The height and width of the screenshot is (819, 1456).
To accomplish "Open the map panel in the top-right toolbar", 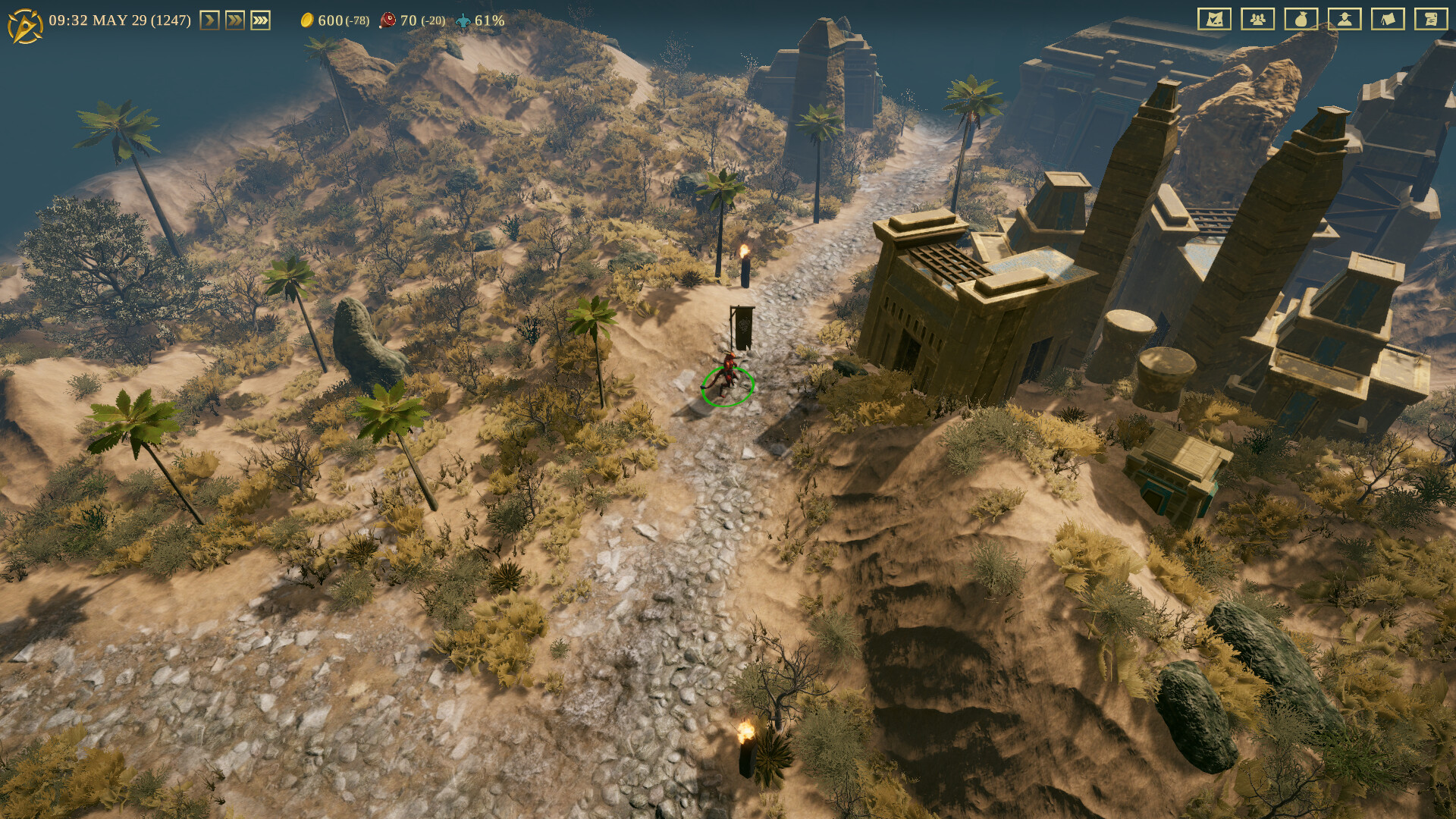I will [1215, 20].
